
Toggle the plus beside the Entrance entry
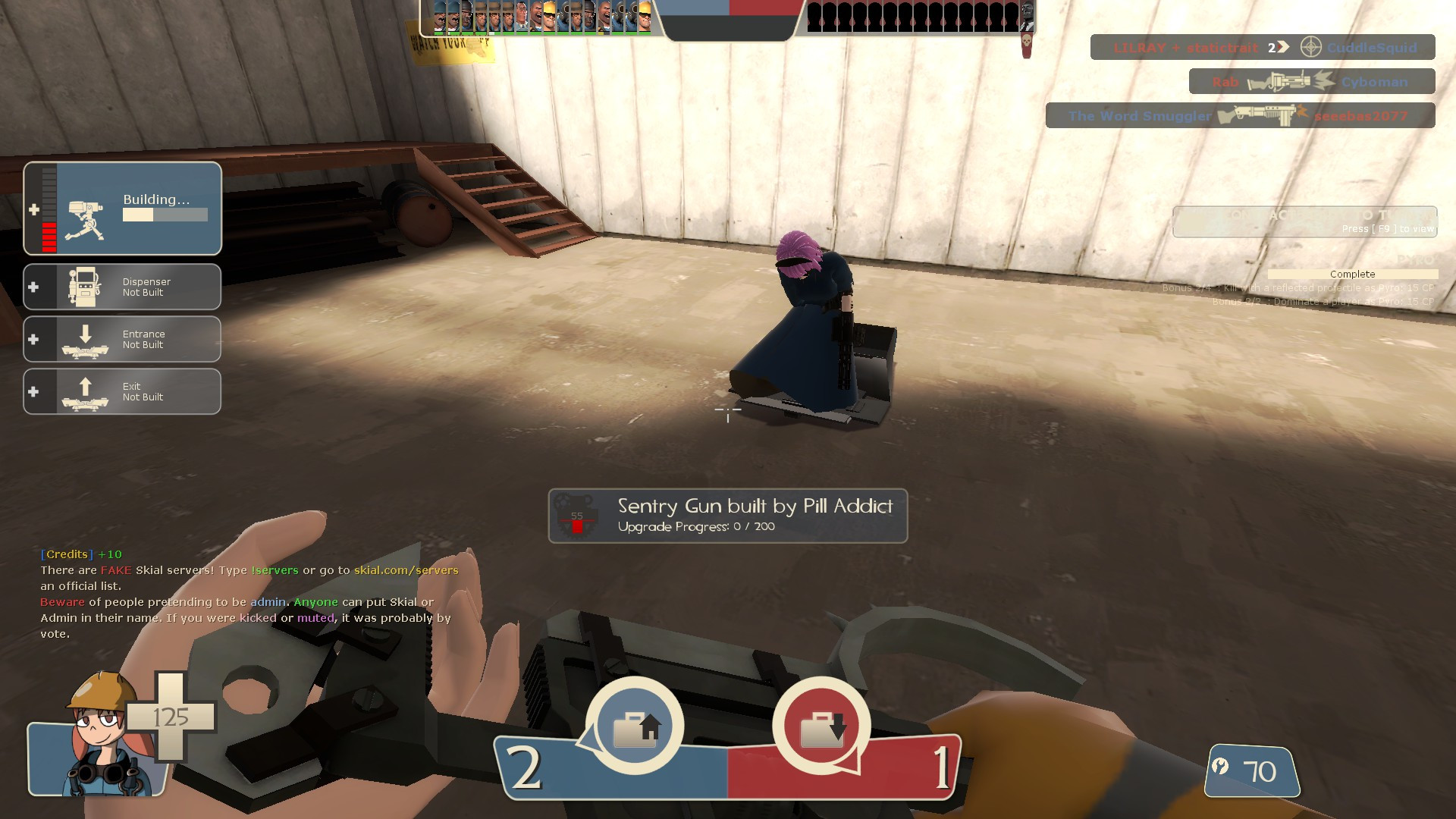(33, 339)
